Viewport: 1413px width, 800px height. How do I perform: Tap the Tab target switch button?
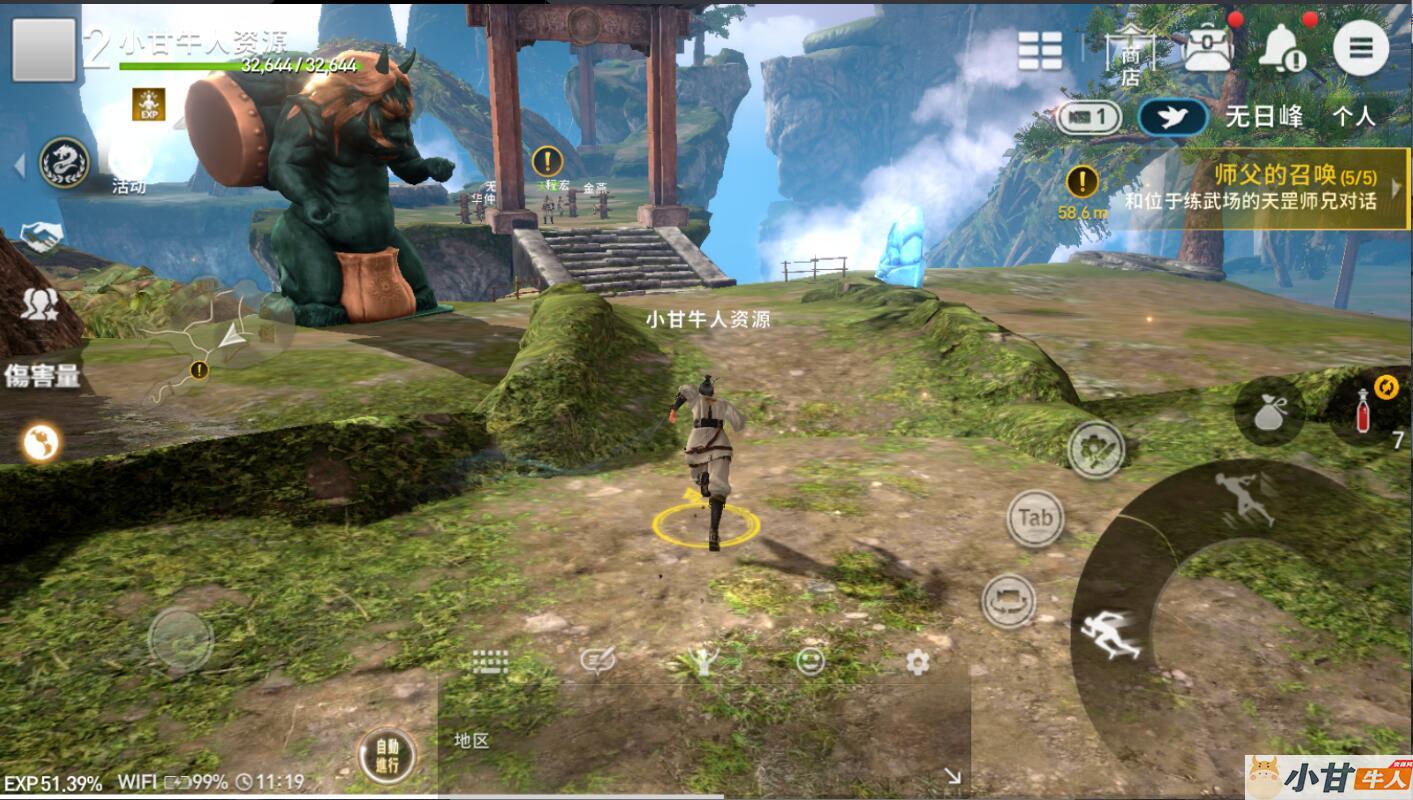(1035, 518)
